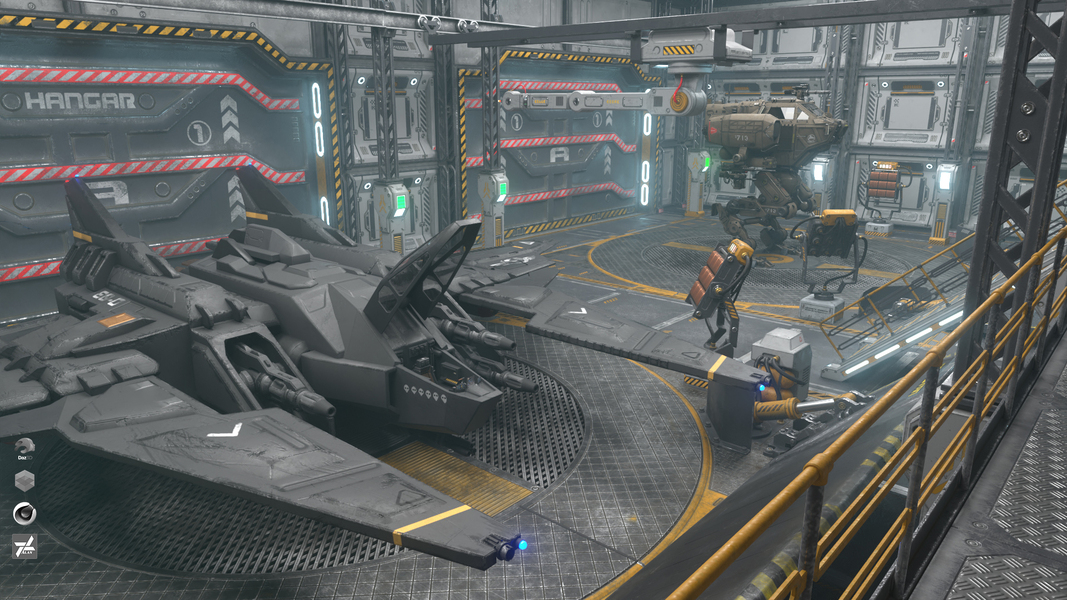Choose the square angular-emblem logo icon
Image resolution: width=1067 pixels, height=600 pixels.
(x=25, y=547)
